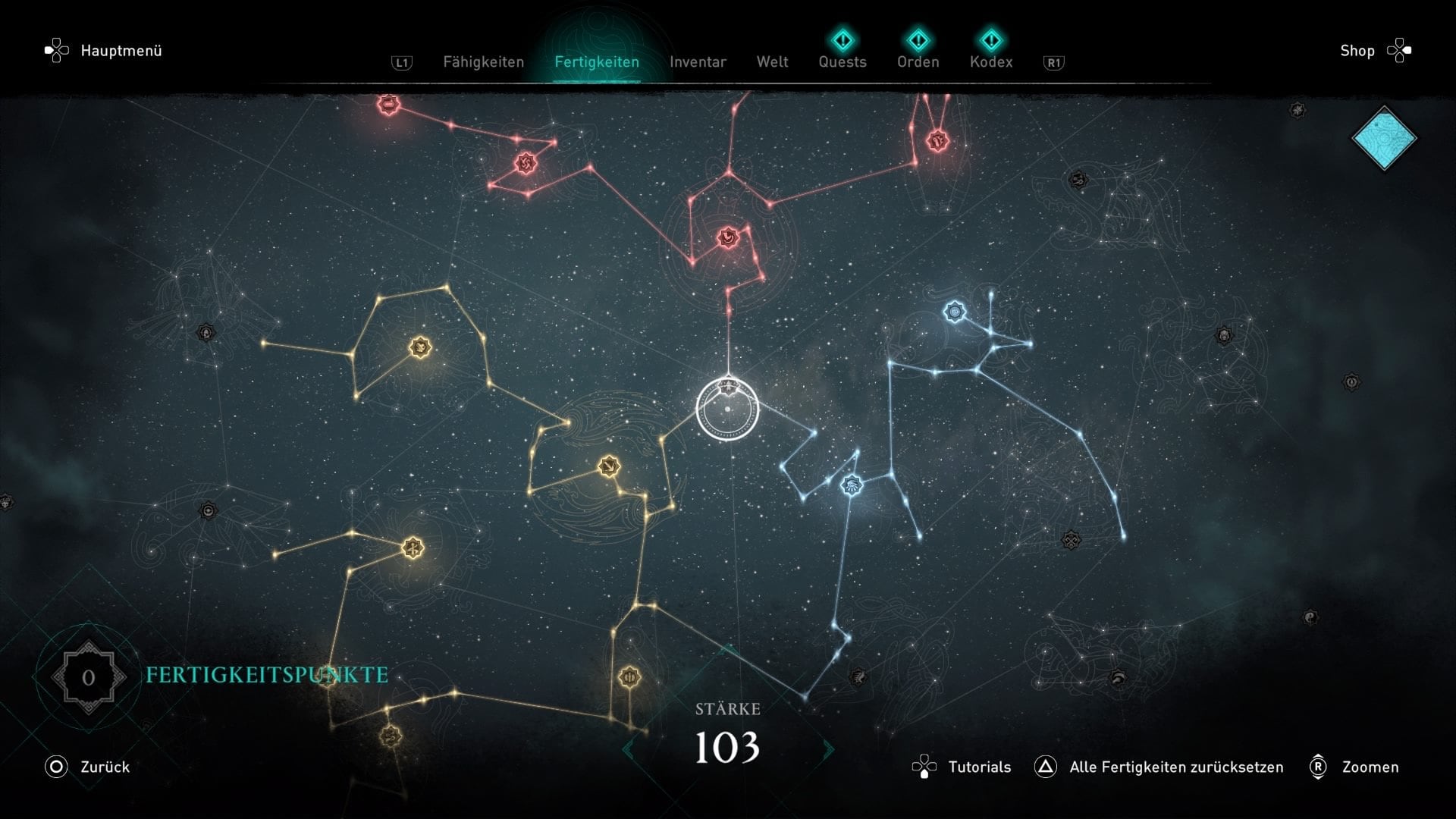Show the Orden tab
This screenshot has width=1456, height=819.
pos(918,61)
